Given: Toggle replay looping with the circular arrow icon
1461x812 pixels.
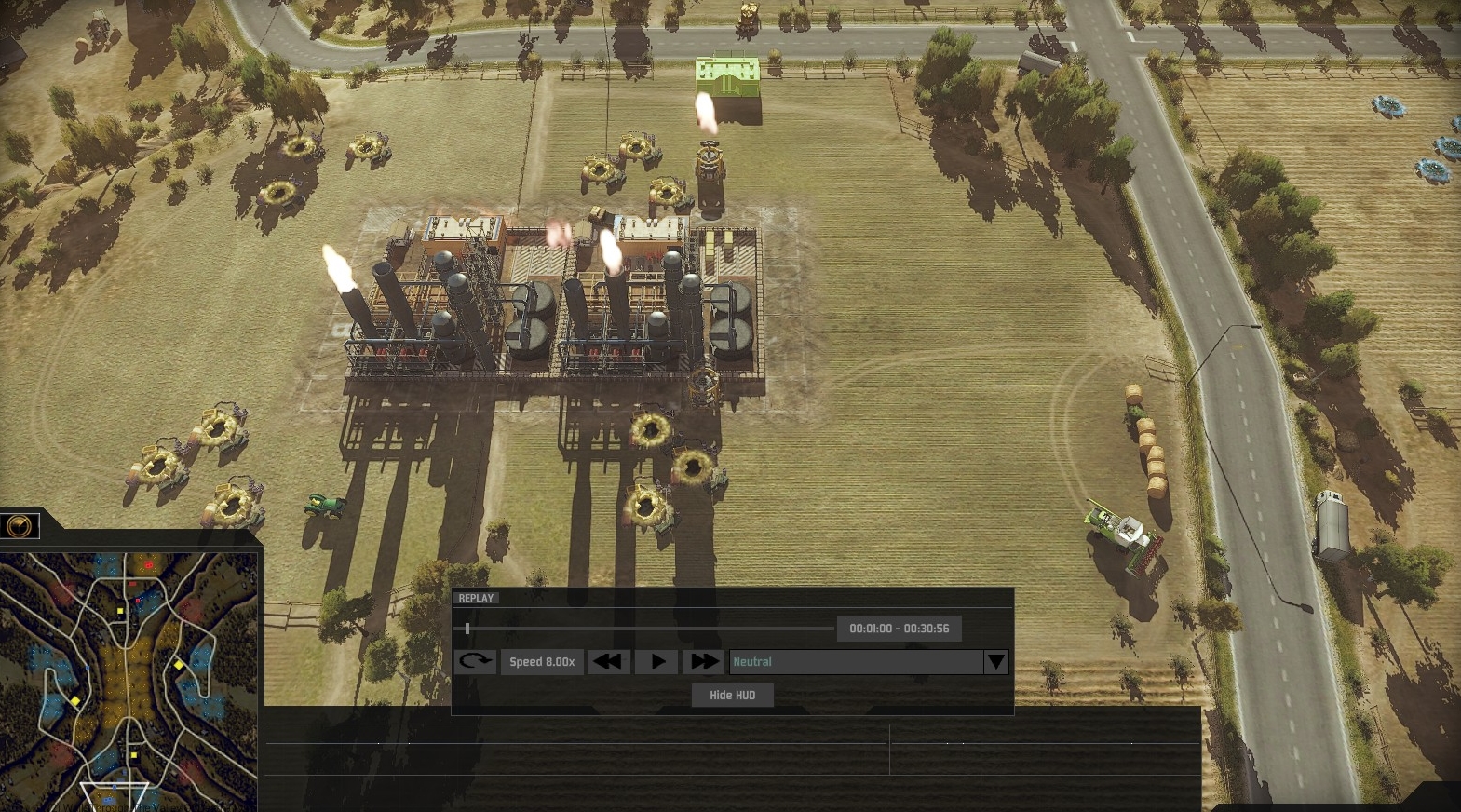Looking at the screenshot, I should point(474,661).
